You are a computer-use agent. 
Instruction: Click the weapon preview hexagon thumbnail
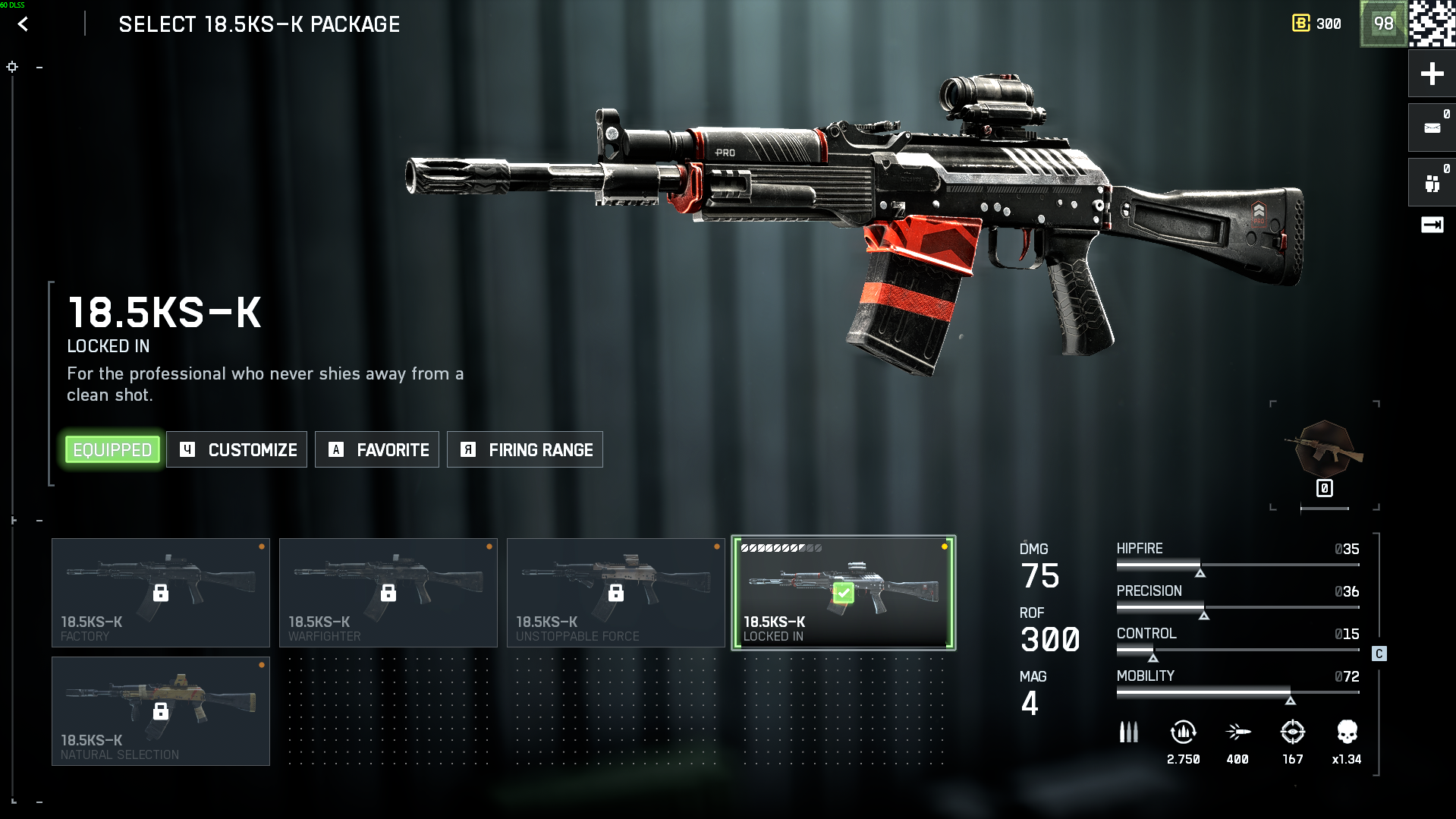point(1324,450)
